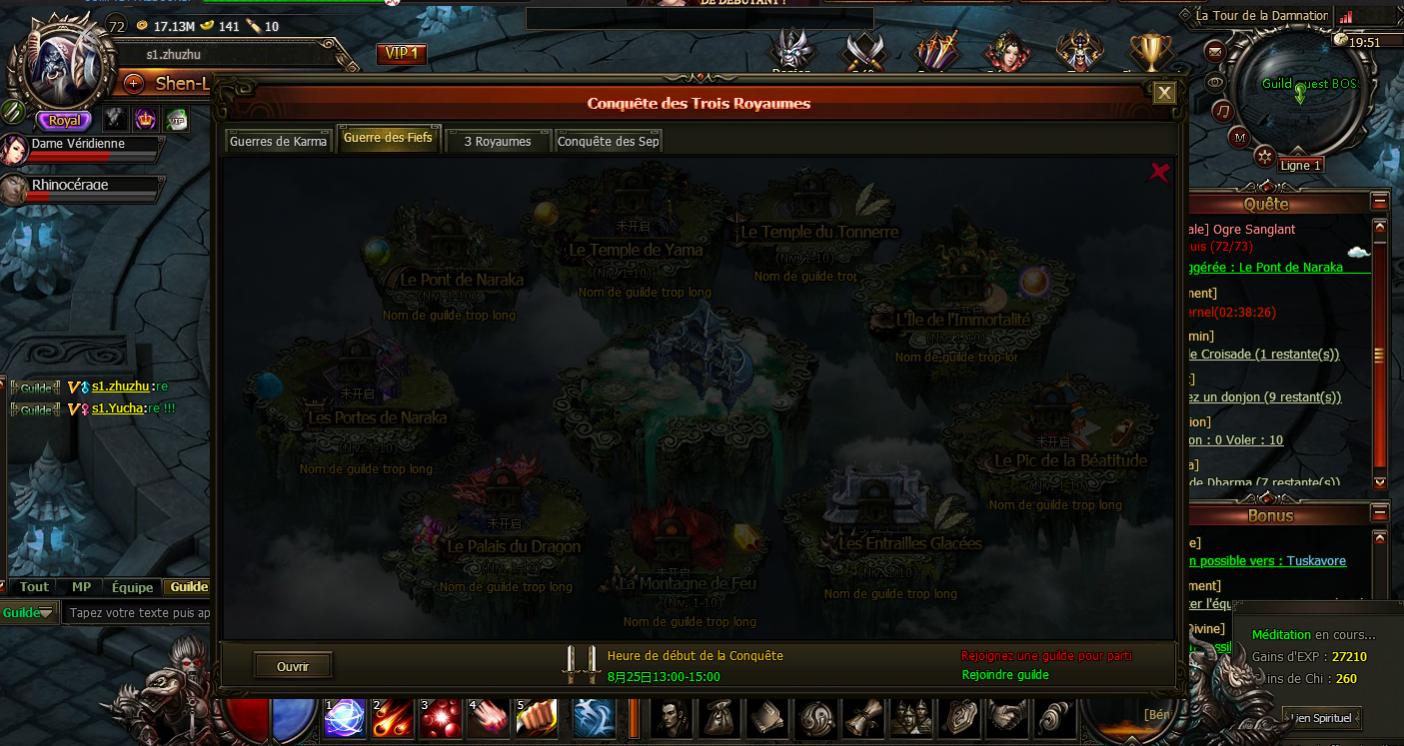Open the mail envelope icon by the minimap
1404x746 pixels.
[1215, 52]
